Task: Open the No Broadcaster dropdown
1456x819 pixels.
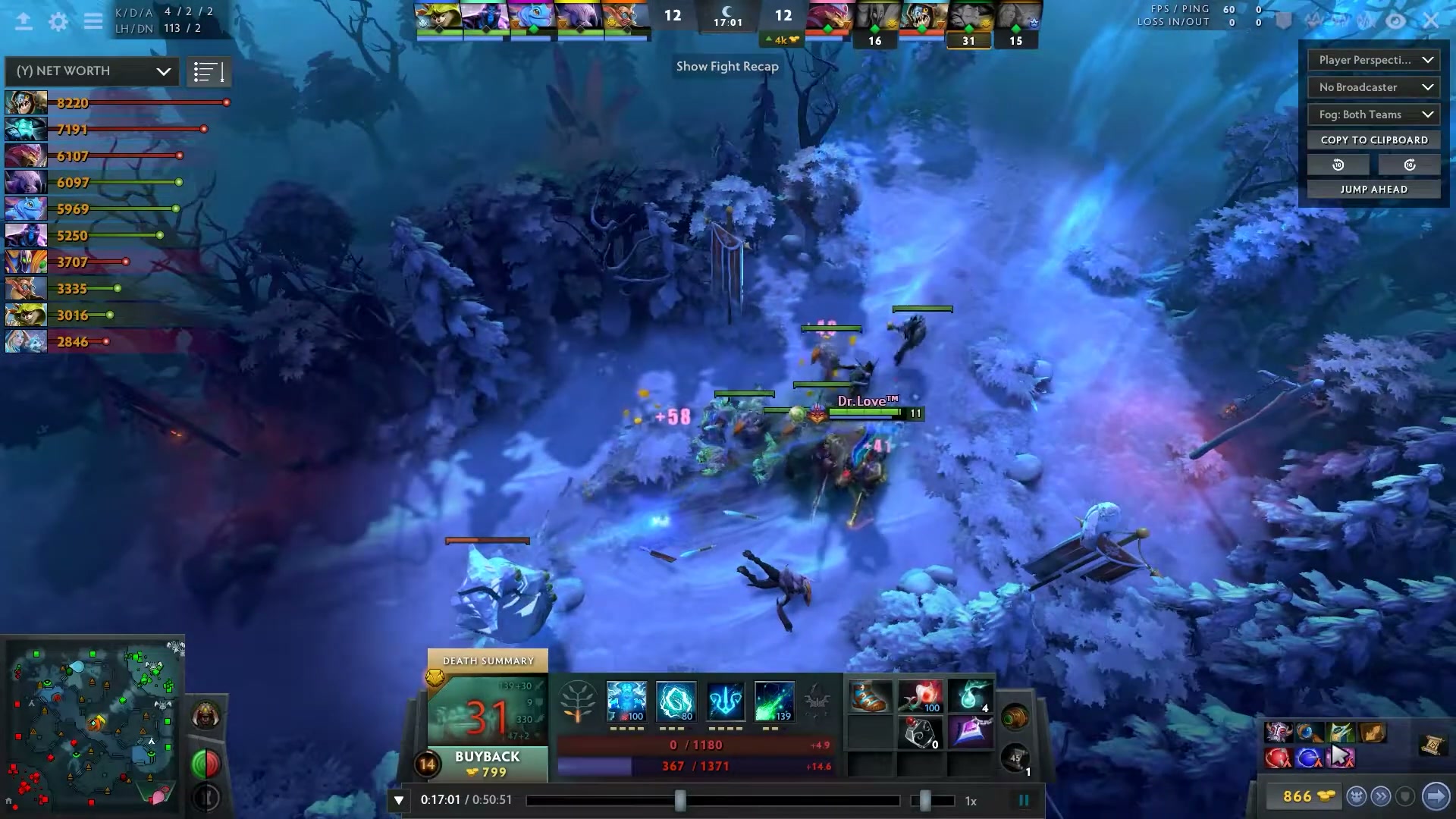Action: (x=1373, y=87)
